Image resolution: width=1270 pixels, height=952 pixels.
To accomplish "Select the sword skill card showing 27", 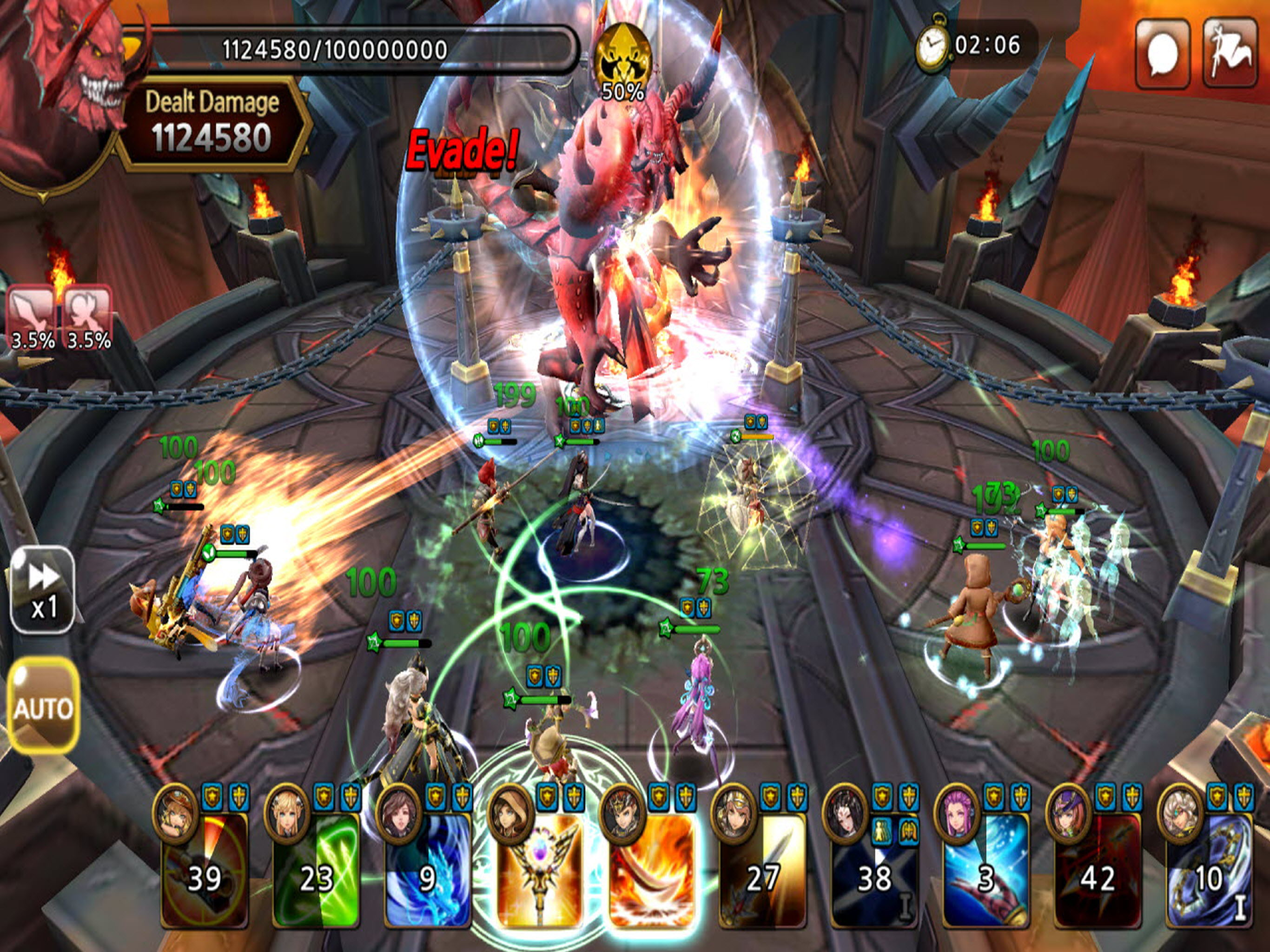I will pyautogui.click(x=762, y=870).
